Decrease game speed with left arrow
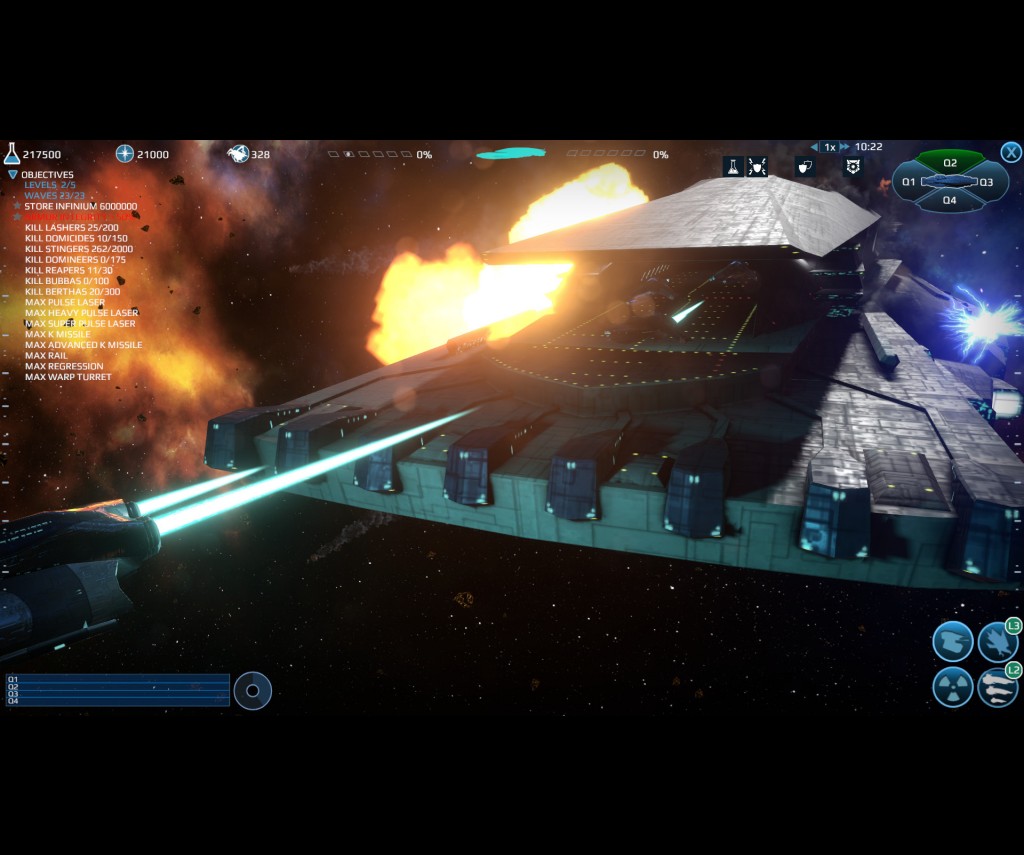The image size is (1024, 855). click(814, 147)
